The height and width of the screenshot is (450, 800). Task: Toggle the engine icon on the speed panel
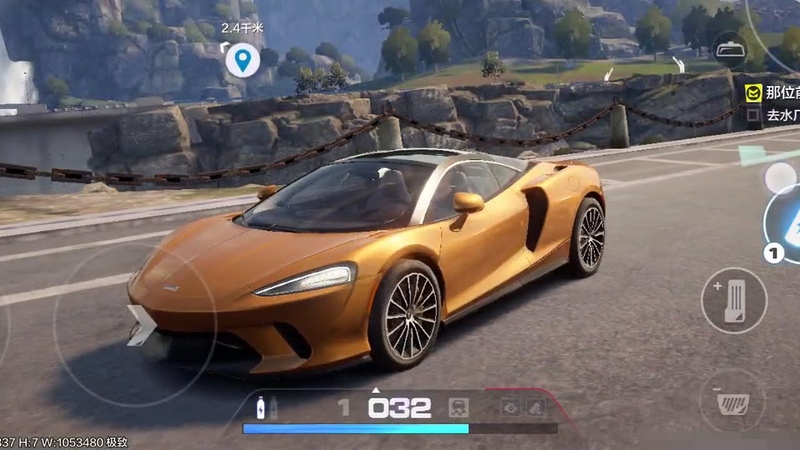coord(460,407)
